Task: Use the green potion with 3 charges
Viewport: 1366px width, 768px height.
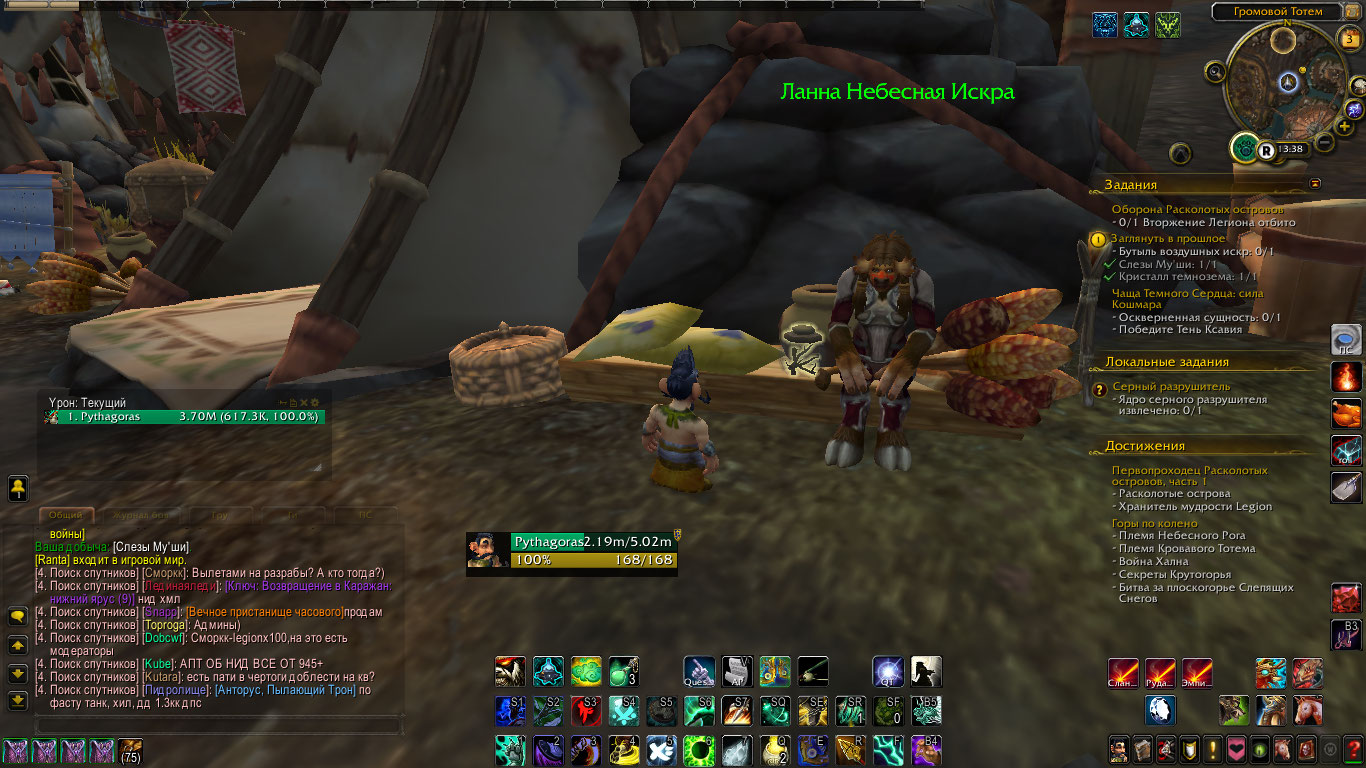Action: tap(623, 671)
